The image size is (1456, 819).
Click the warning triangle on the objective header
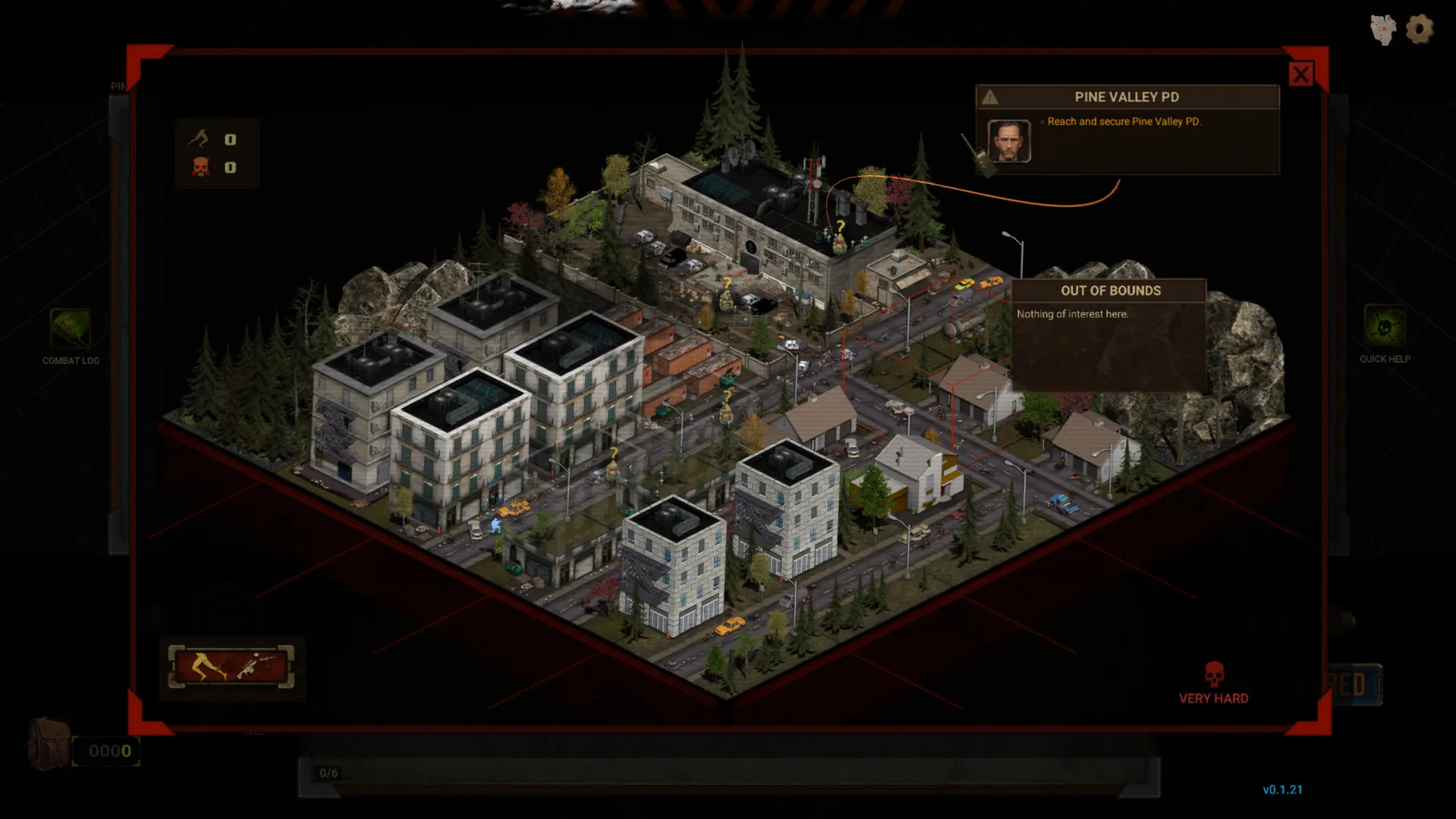(990, 97)
